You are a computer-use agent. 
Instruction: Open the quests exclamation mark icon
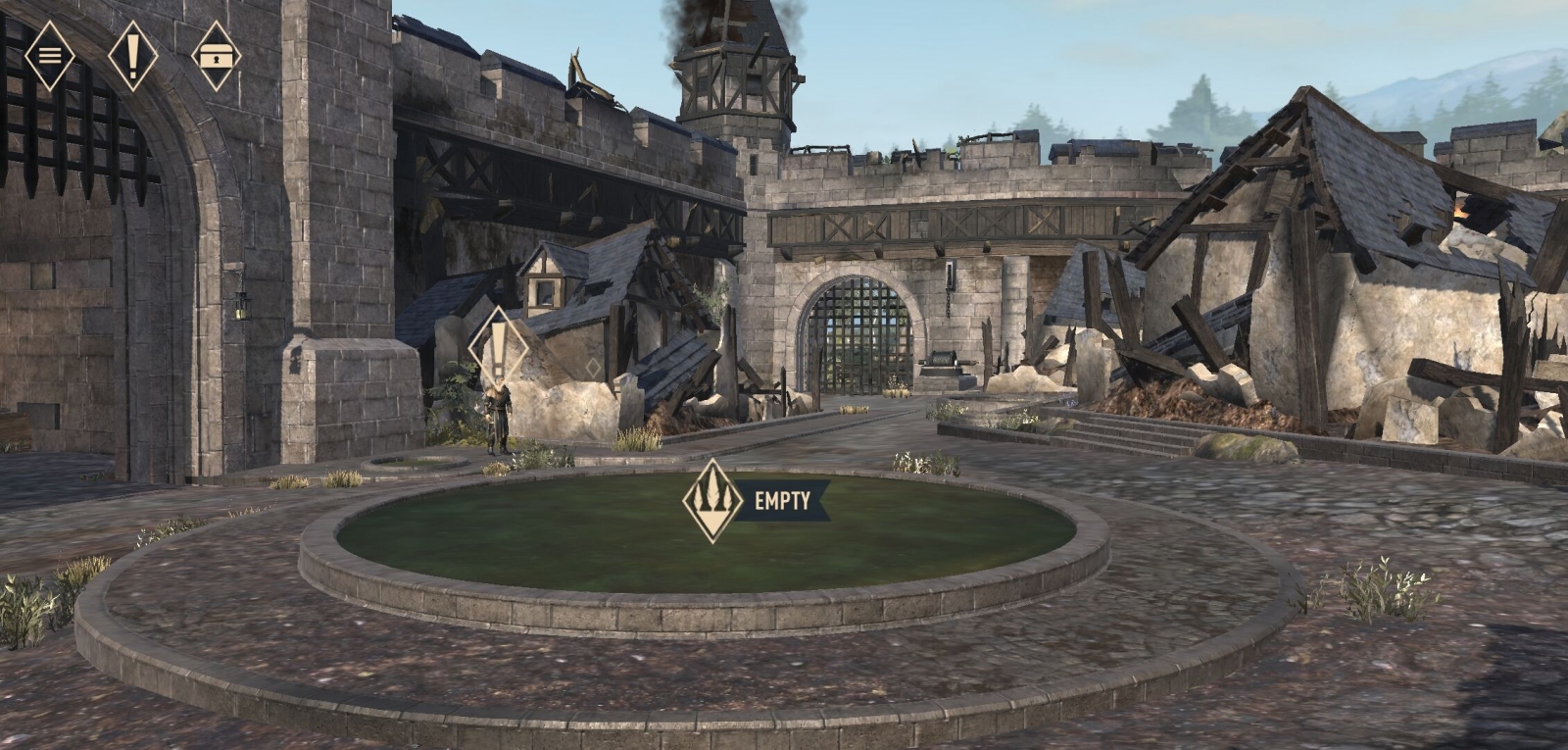click(x=133, y=55)
